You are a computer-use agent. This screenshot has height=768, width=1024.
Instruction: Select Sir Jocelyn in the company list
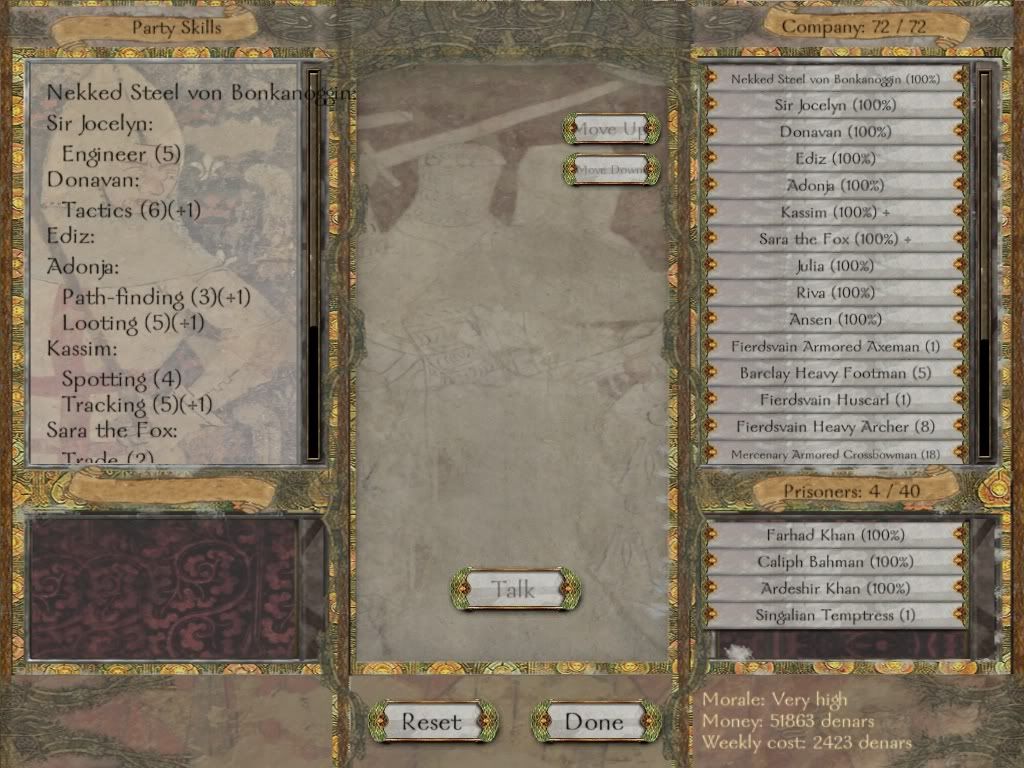(835, 104)
